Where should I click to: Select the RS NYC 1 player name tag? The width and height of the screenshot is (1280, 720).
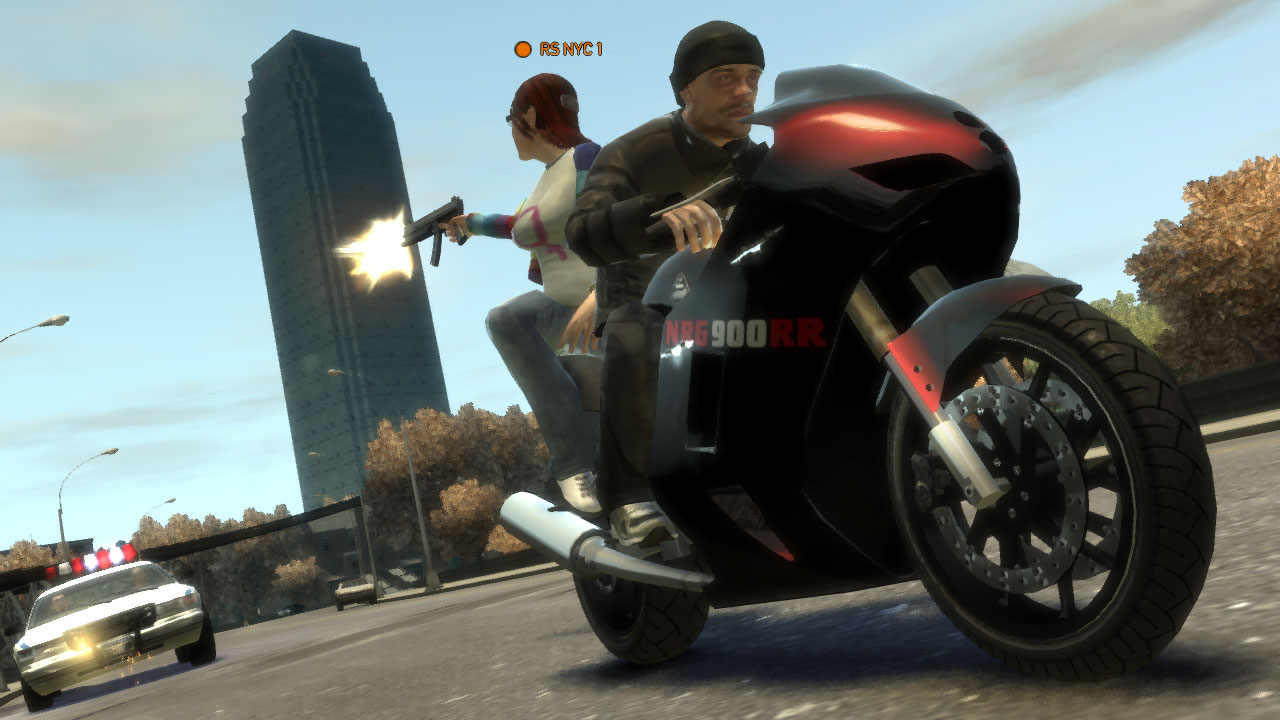coord(560,49)
